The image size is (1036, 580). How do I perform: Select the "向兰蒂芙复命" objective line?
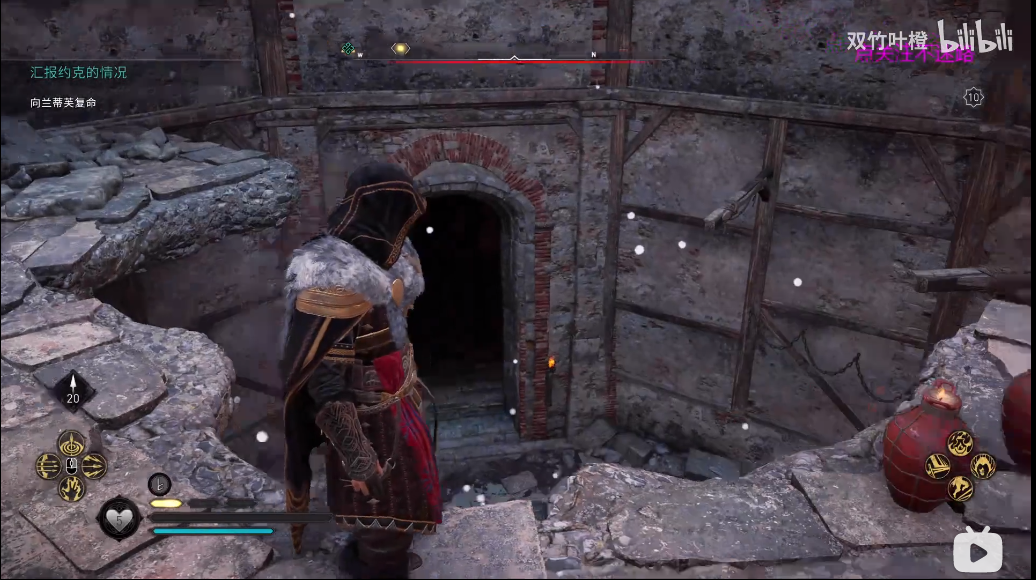coord(63,103)
